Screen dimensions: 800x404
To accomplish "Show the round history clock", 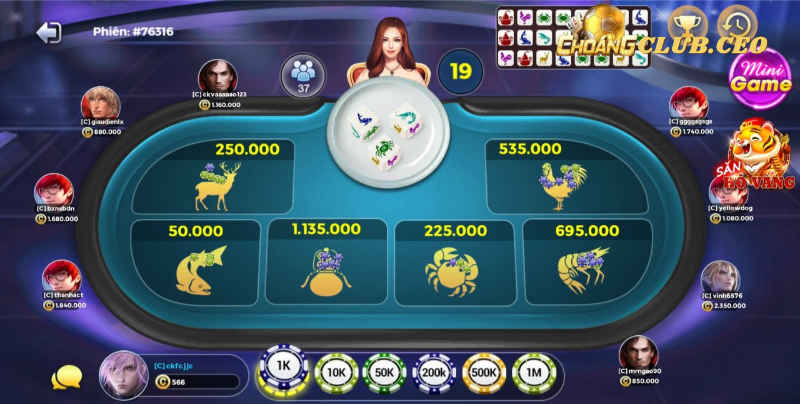I will [x=738, y=23].
